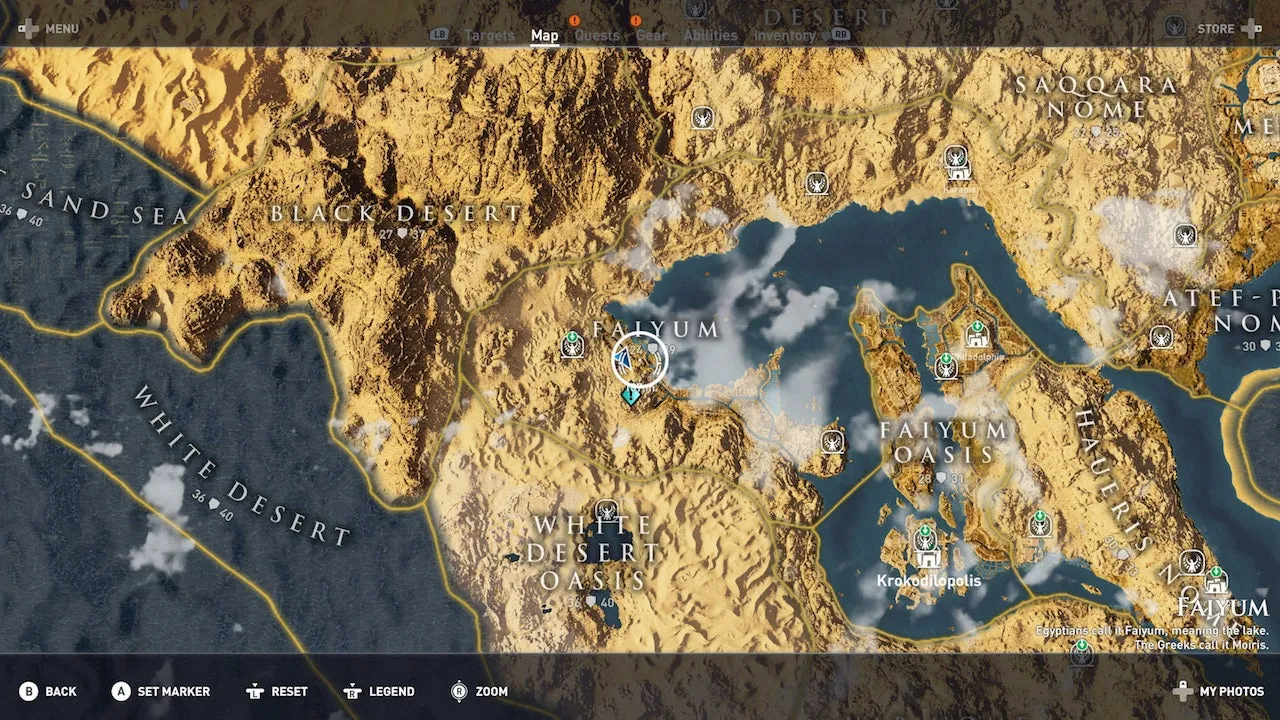Choose the Philadelphia town fast travel marker
The image size is (1280, 720).
coord(977,335)
